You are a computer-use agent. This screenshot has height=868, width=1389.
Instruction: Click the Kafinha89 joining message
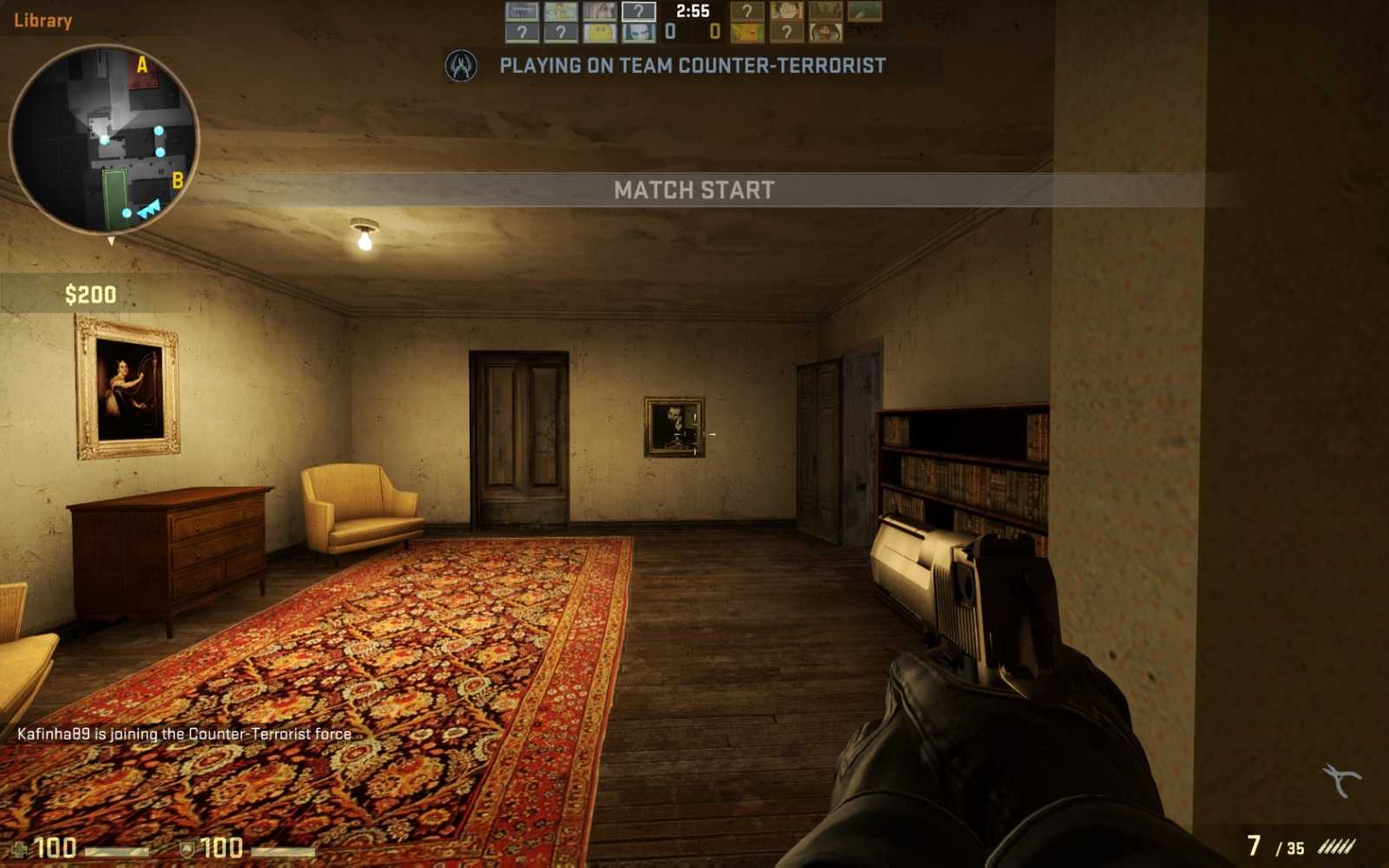[182, 733]
